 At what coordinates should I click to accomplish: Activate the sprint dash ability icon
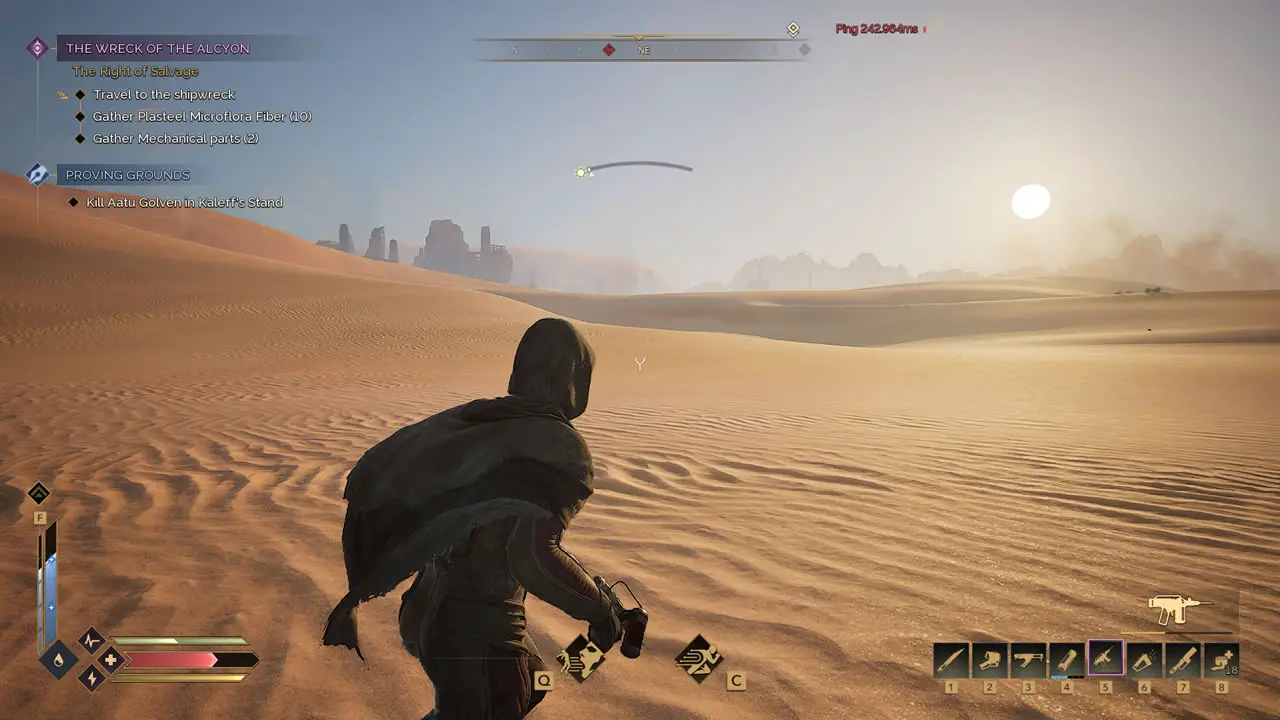click(x=698, y=657)
